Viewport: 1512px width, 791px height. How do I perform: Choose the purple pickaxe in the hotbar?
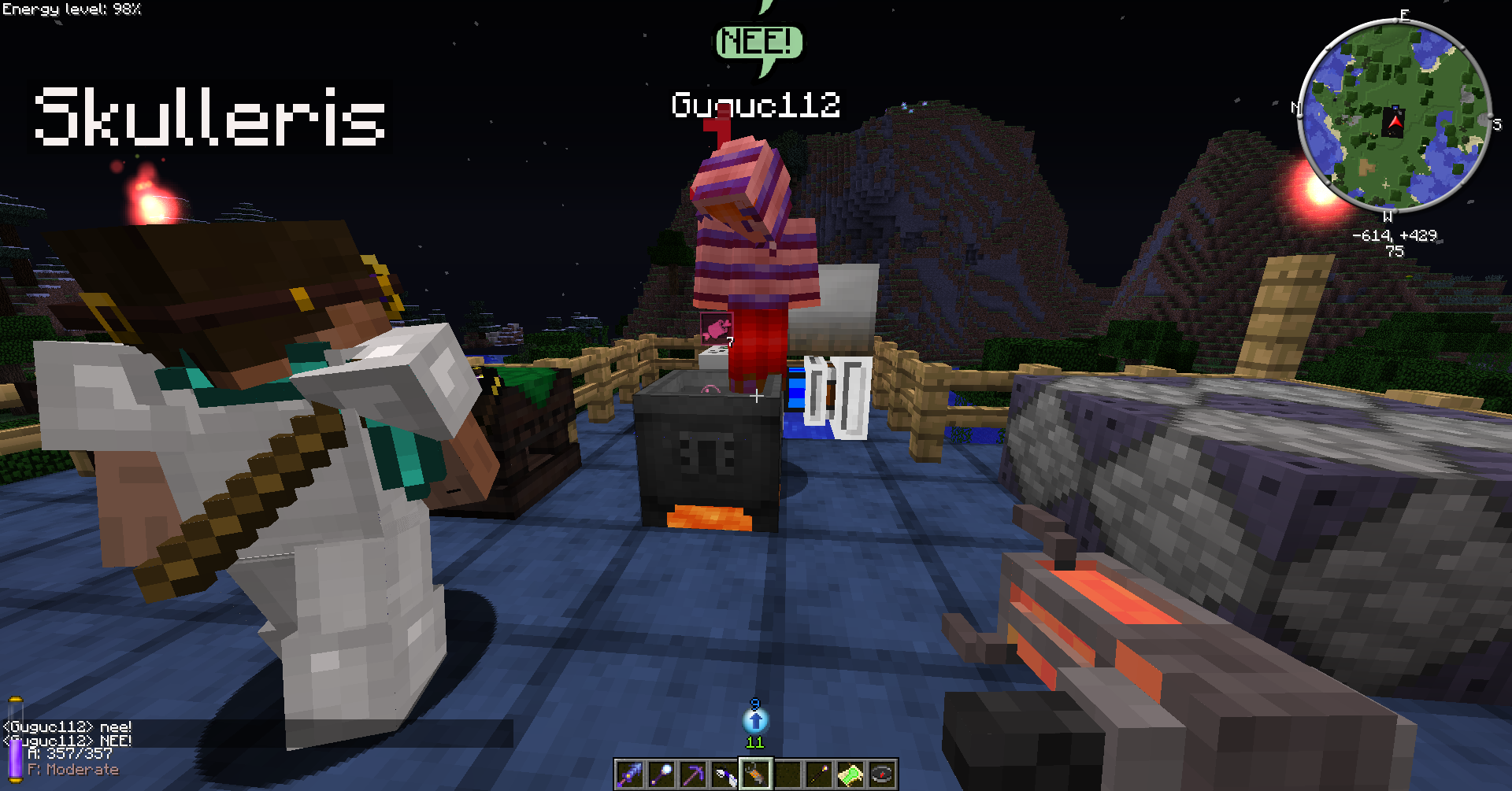pyautogui.click(x=693, y=775)
